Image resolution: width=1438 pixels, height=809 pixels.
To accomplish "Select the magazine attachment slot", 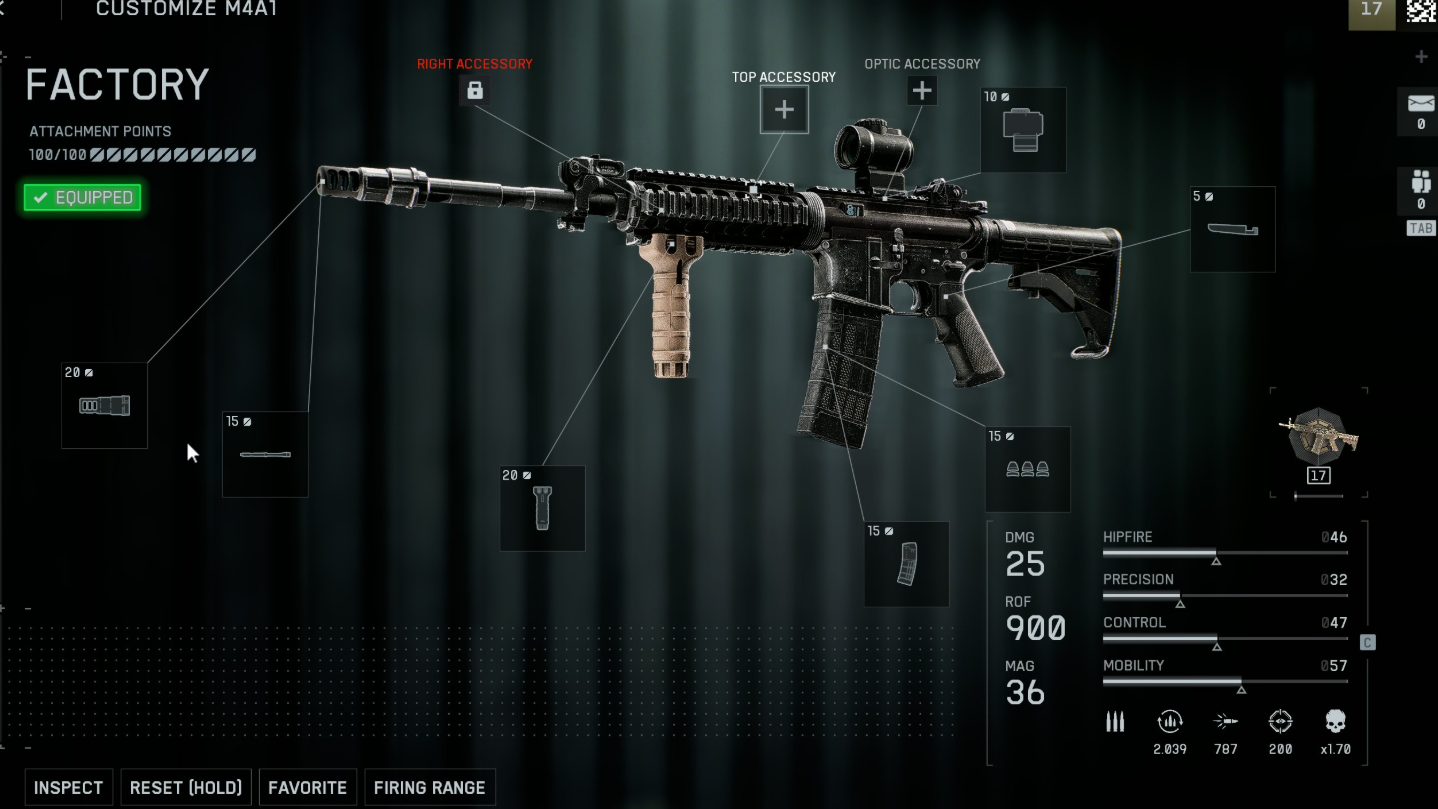I will (x=906, y=563).
